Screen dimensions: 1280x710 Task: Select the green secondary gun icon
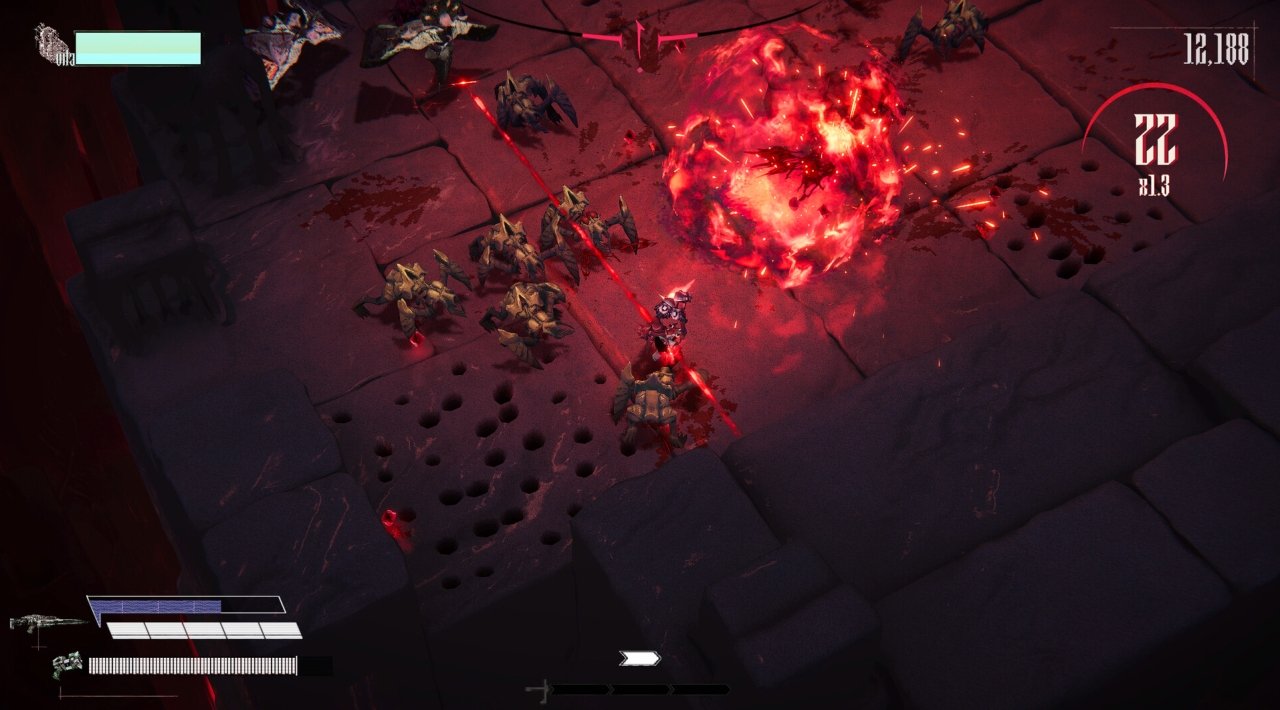click(x=68, y=663)
